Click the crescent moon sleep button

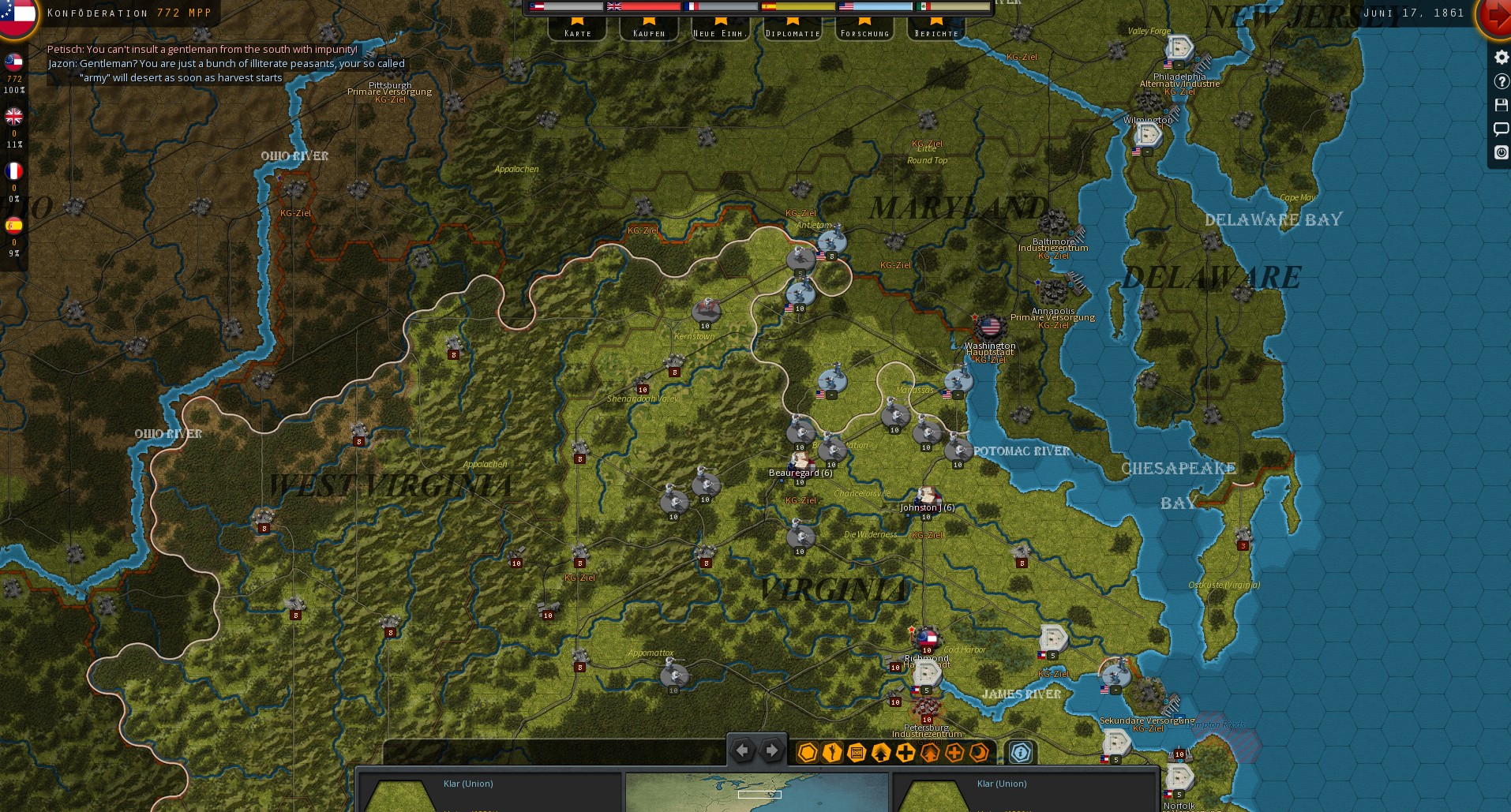pyautogui.click(x=979, y=753)
